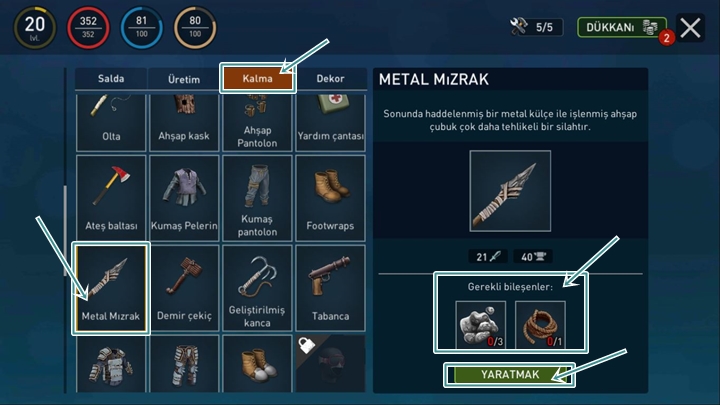Show the Dekor tab

point(330,79)
